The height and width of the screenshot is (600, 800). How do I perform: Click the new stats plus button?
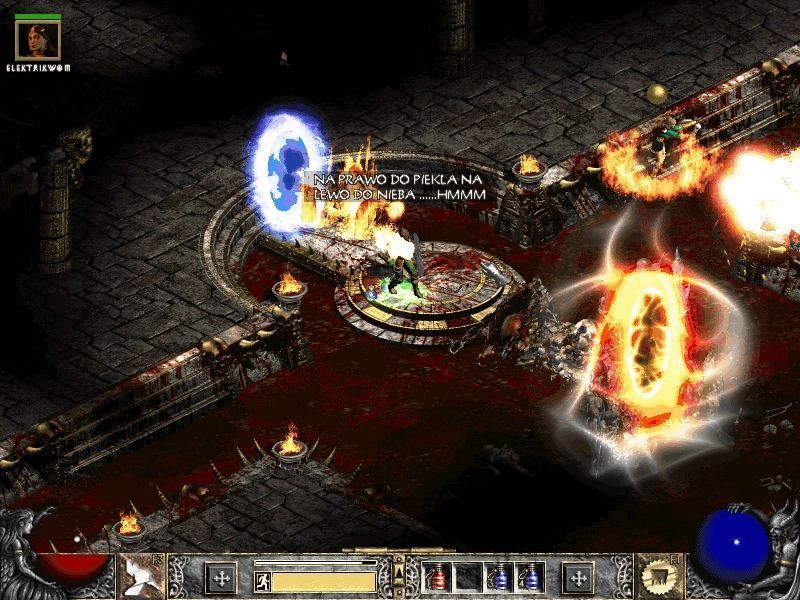[x=220, y=577]
